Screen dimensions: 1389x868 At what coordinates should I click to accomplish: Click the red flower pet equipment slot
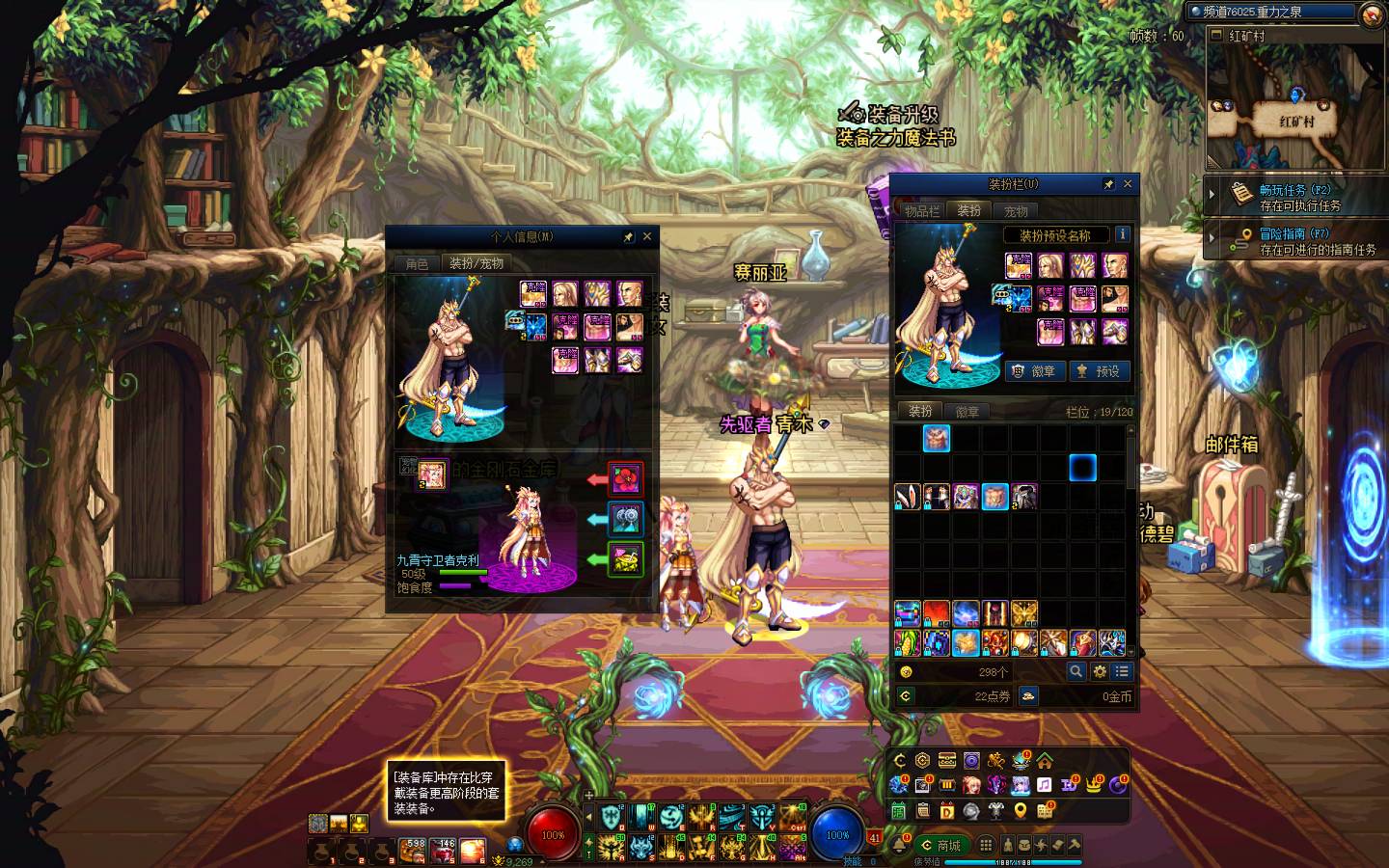tap(626, 479)
